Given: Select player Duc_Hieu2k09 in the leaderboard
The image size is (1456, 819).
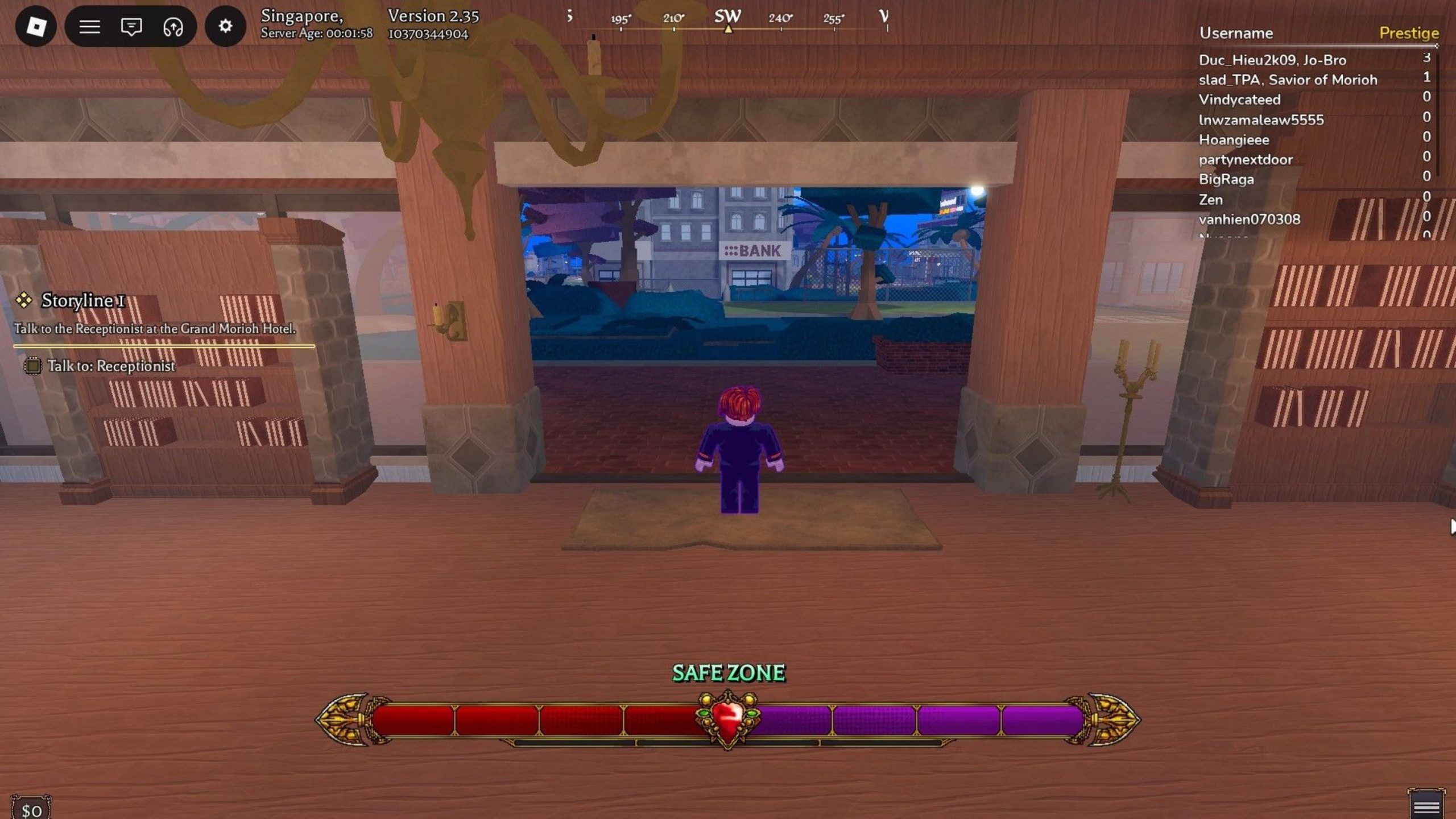Looking at the screenshot, I should [1272, 60].
